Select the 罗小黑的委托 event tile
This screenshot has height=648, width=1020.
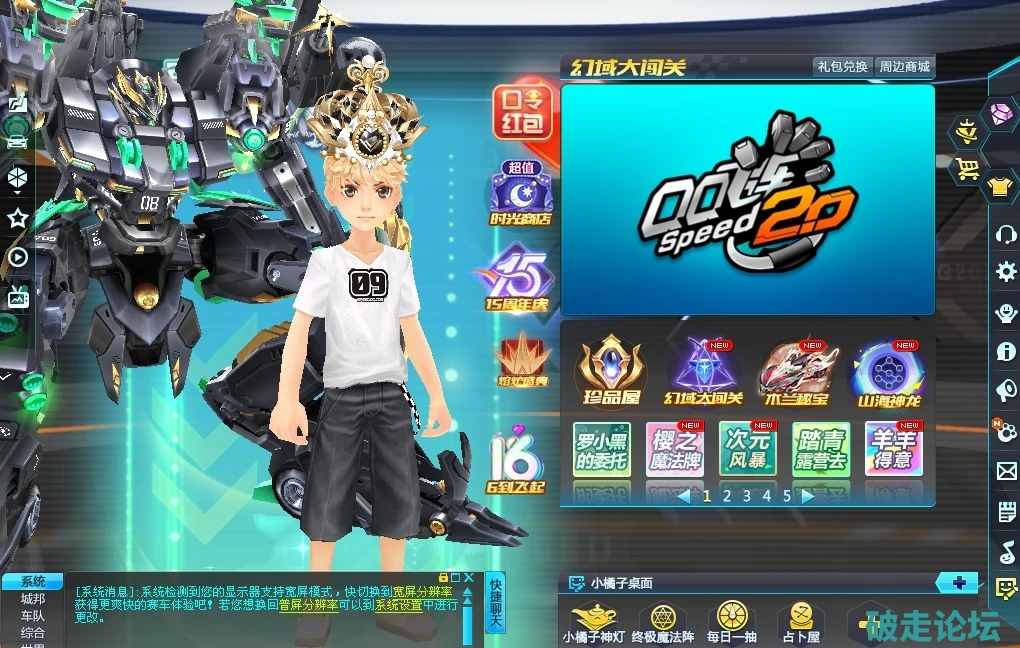click(601, 449)
